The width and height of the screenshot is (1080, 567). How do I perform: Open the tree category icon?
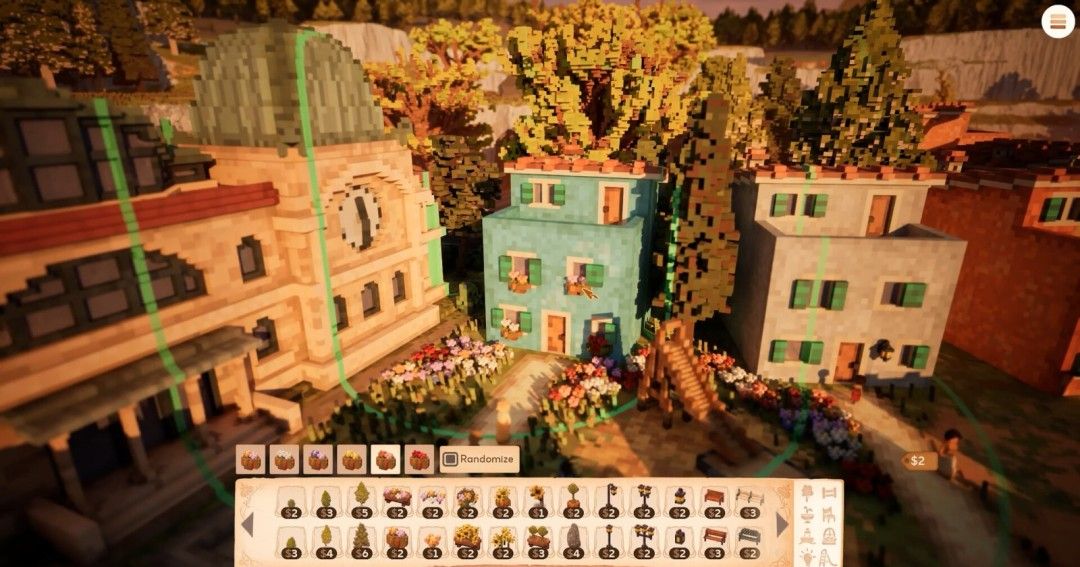click(x=807, y=493)
